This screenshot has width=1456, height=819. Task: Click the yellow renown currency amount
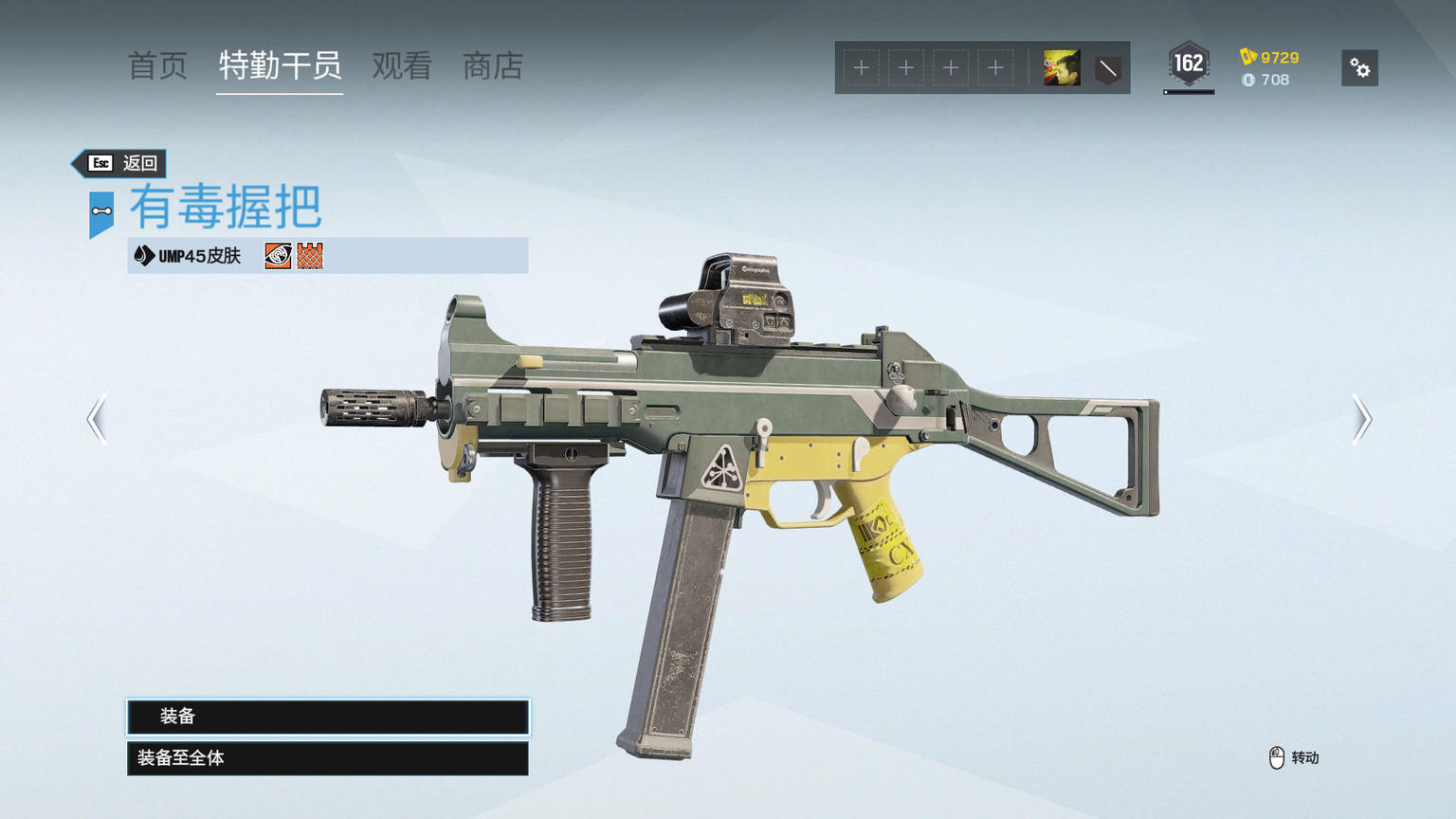coord(1270,58)
